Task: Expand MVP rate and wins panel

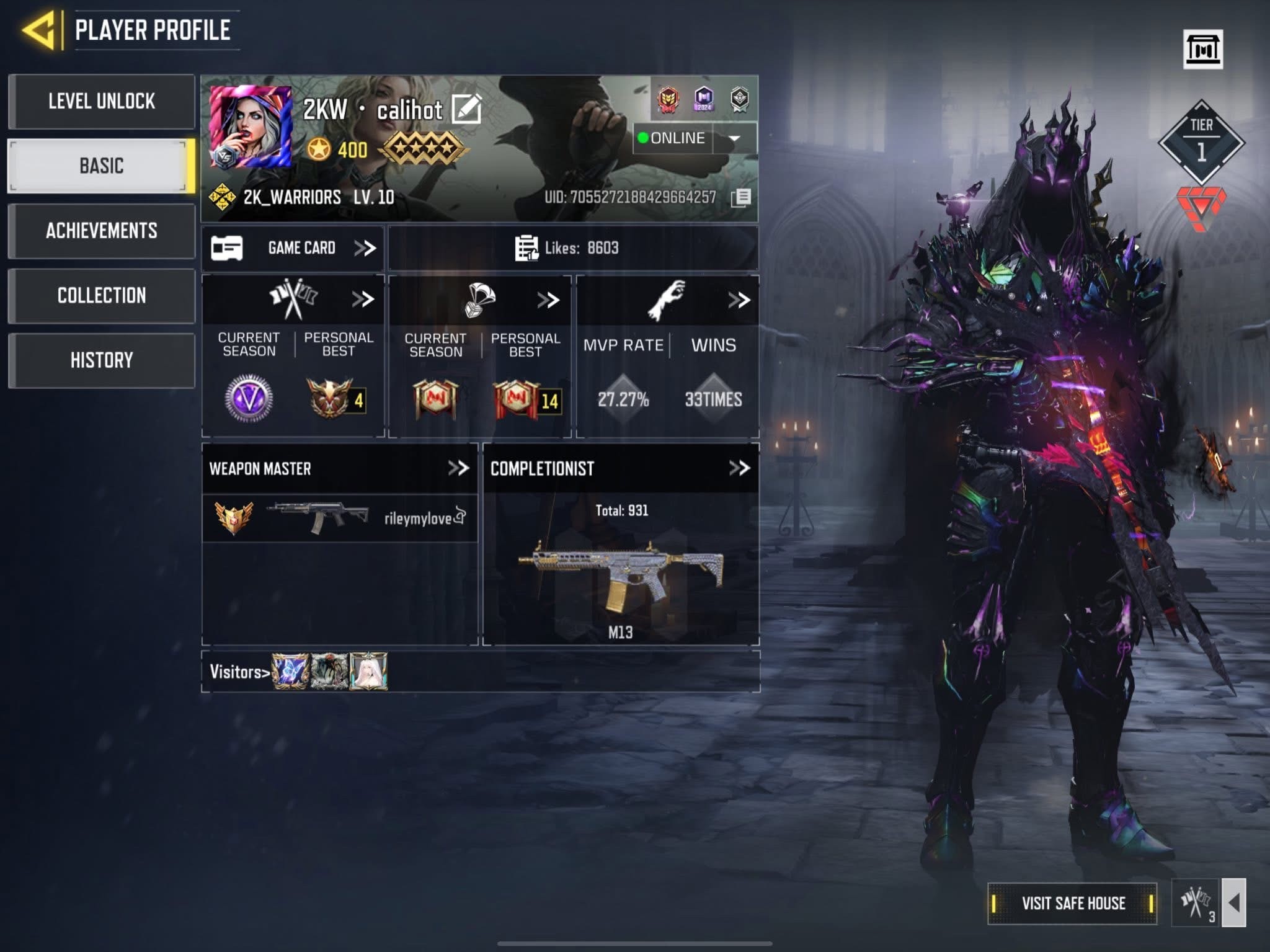Action: (739, 300)
